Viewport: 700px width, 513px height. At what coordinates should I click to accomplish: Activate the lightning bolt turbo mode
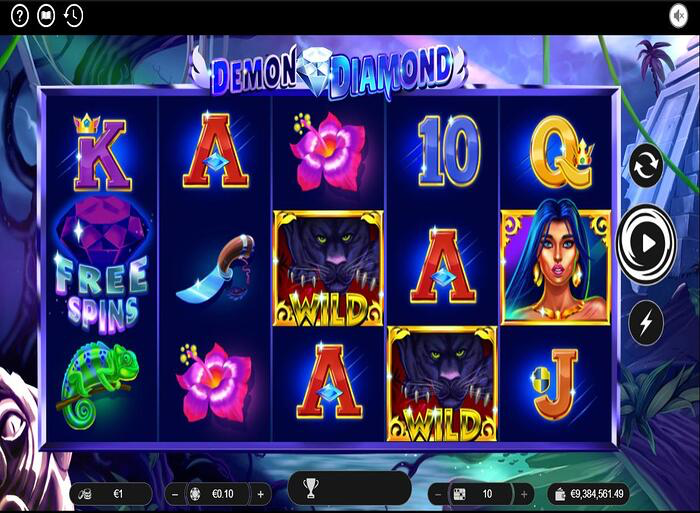coord(645,322)
